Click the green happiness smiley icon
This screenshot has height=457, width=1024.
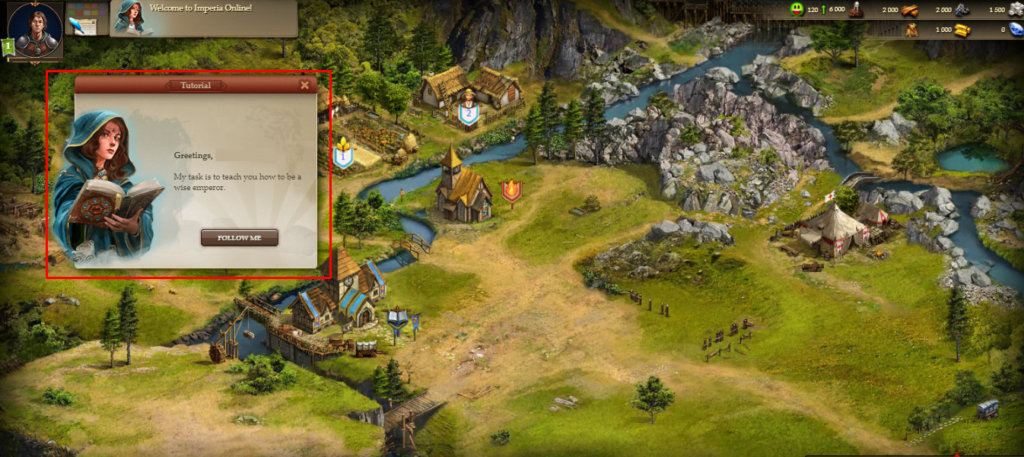pyautogui.click(x=796, y=9)
